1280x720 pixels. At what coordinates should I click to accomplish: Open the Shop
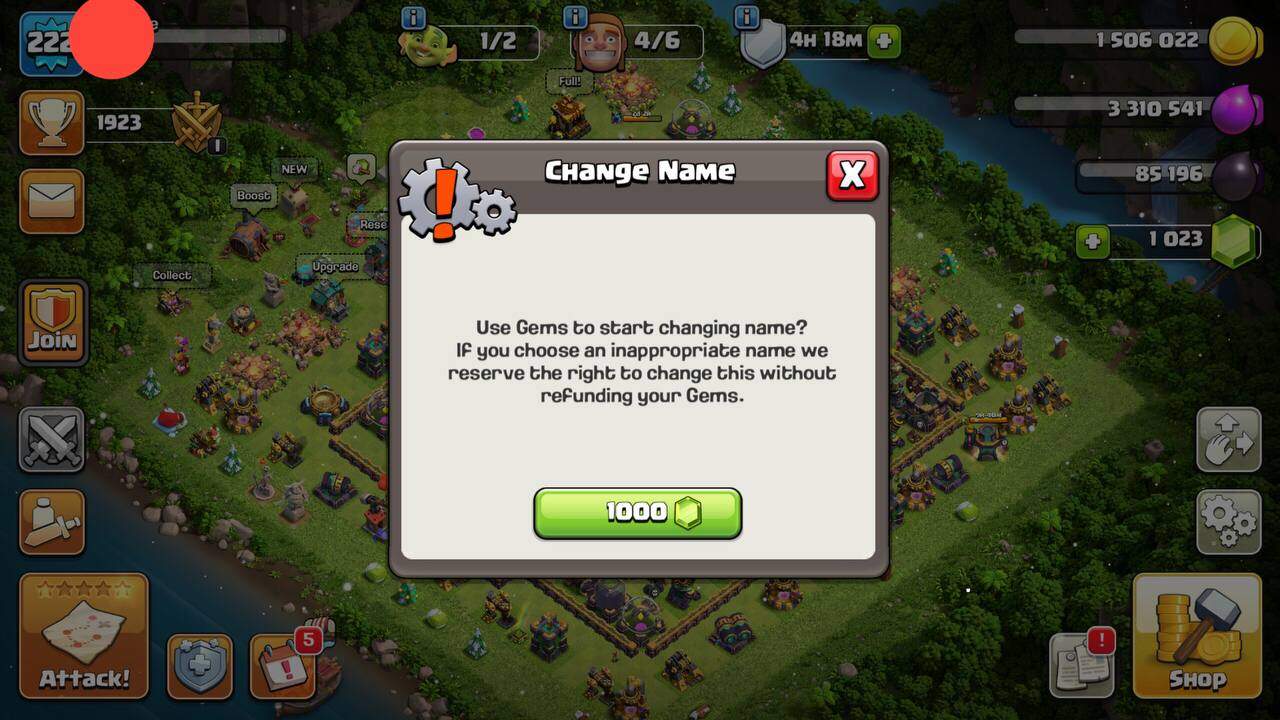(1197, 636)
